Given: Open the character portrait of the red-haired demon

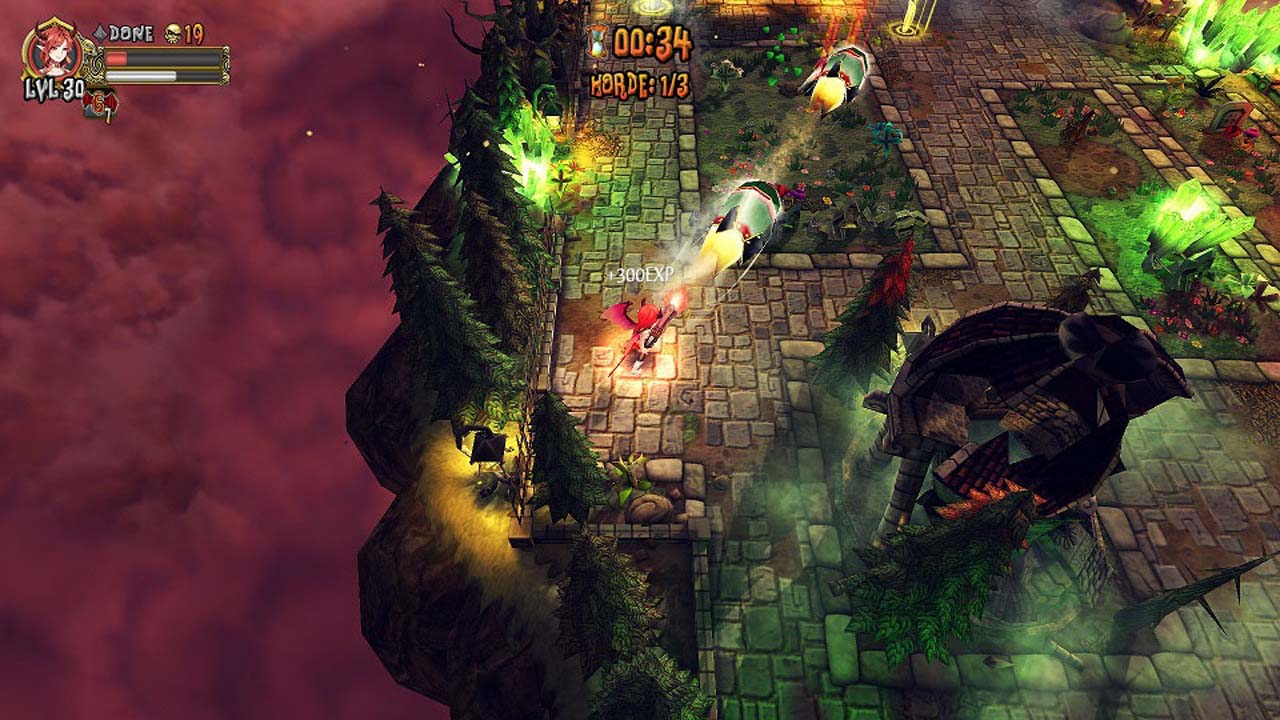Looking at the screenshot, I should point(53,52).
